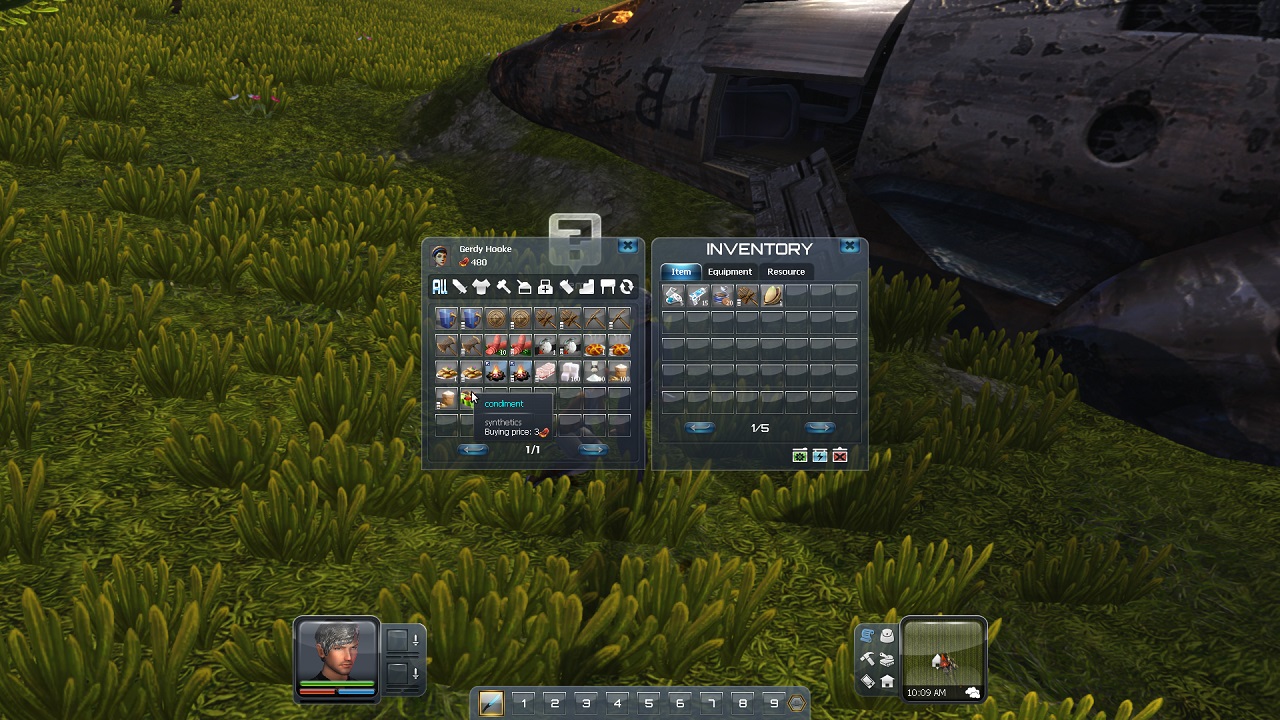Show All shop items filter
The height and width of the screenshot is (720, 1280).
[x=439, y=288]
